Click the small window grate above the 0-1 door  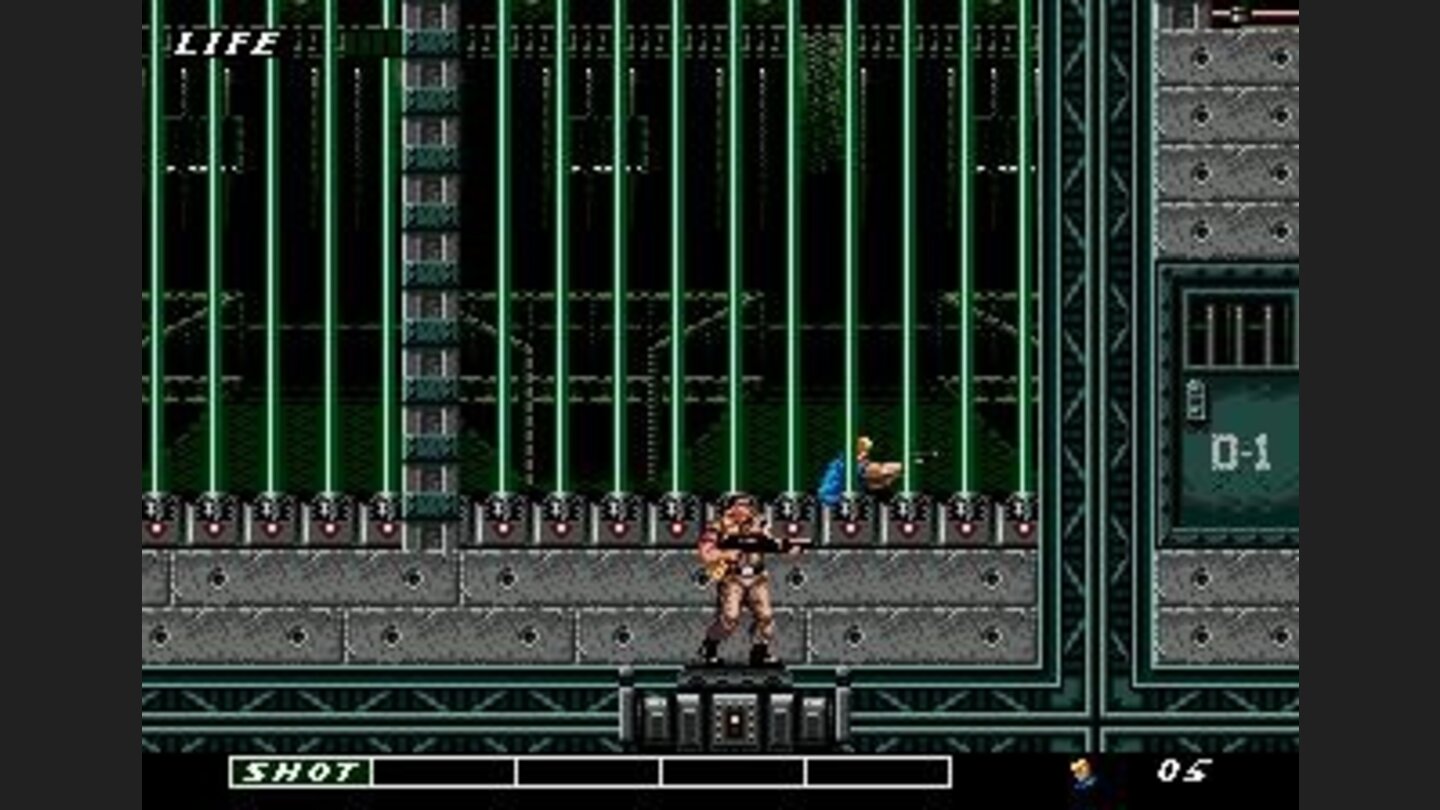point(1242,330)
